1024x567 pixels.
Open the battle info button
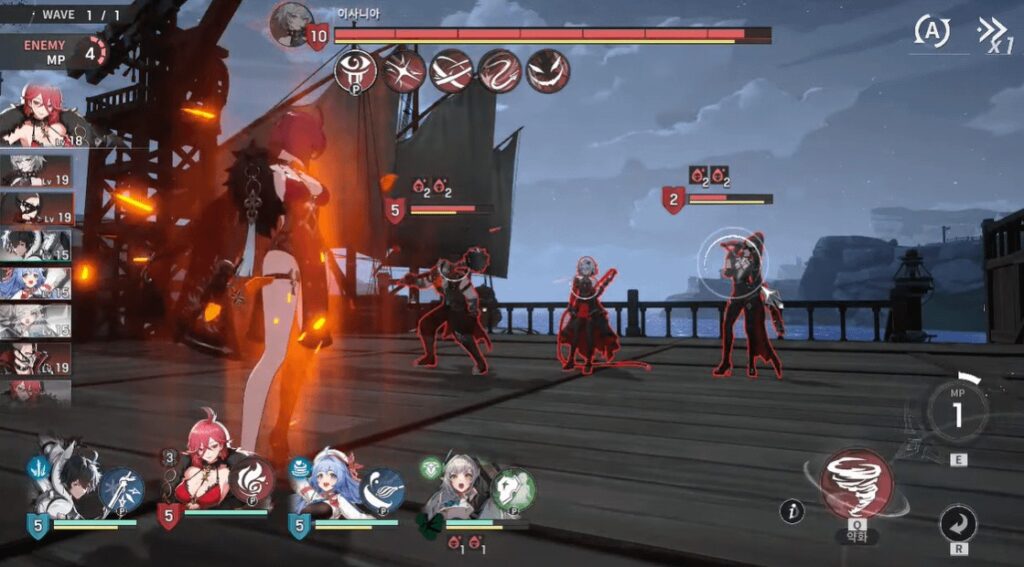click(792, 512)
